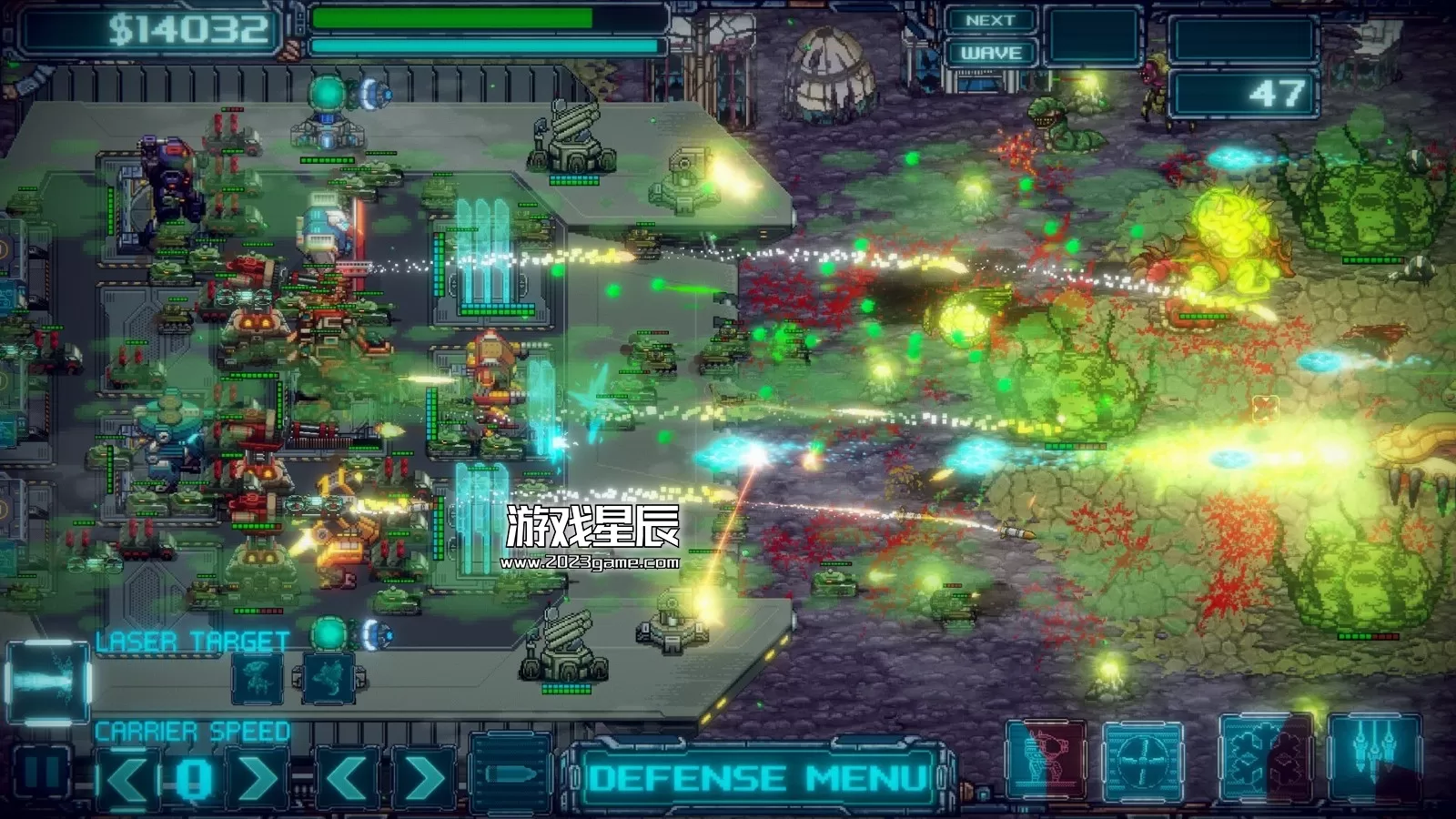The image size is (1456, 819).
Task: Select the bullet ammo button
Action: (x=511, y=775)
